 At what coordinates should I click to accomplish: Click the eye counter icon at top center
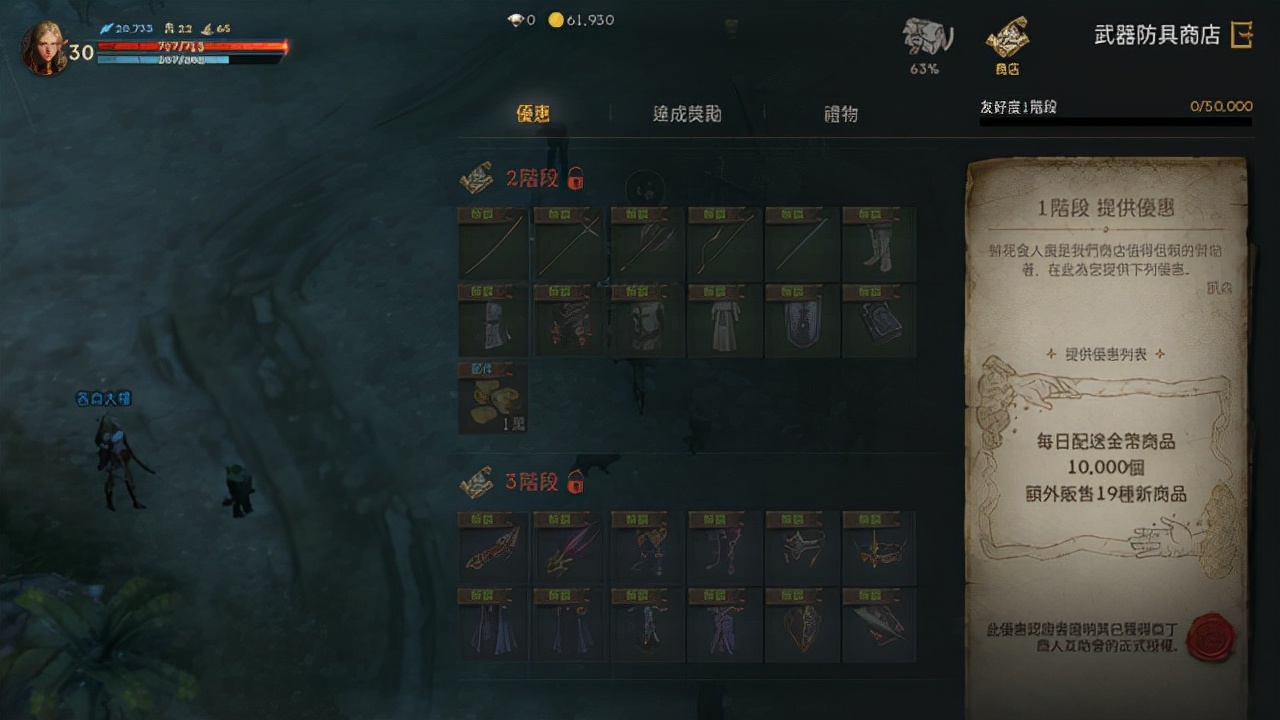(517, 19)
